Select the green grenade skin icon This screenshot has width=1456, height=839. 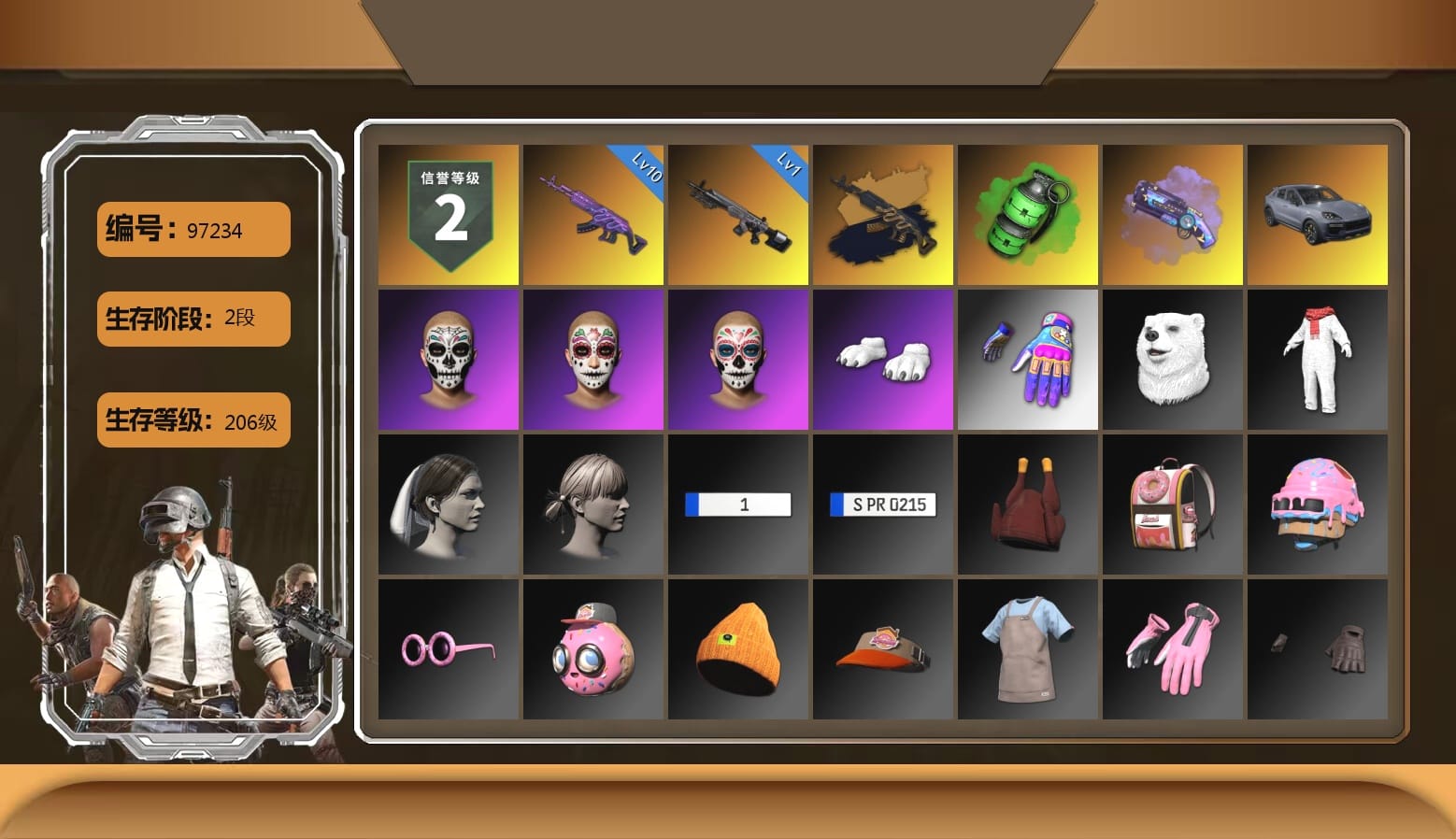[1028, 213]
